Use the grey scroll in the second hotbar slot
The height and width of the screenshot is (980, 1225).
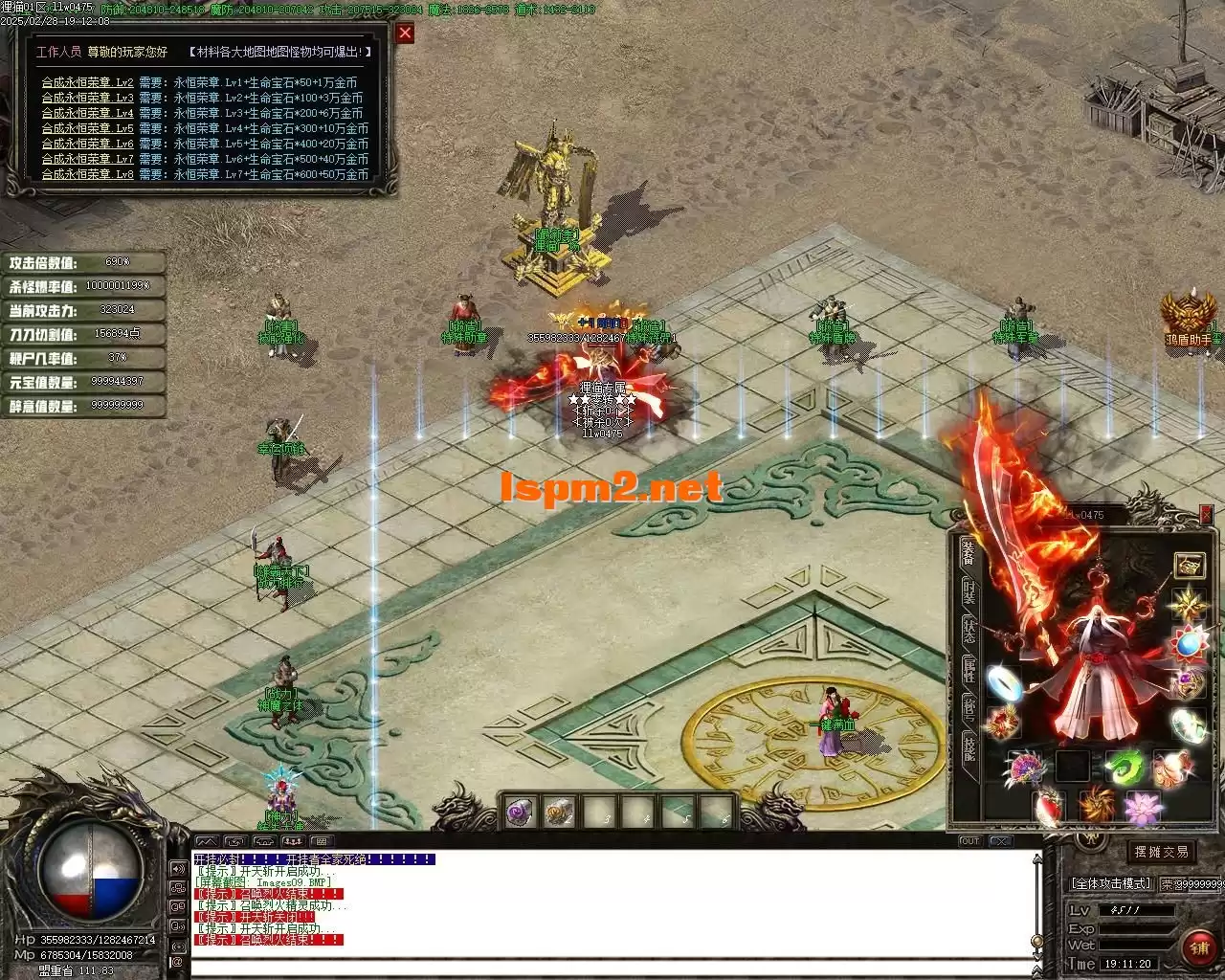[558, 813]
